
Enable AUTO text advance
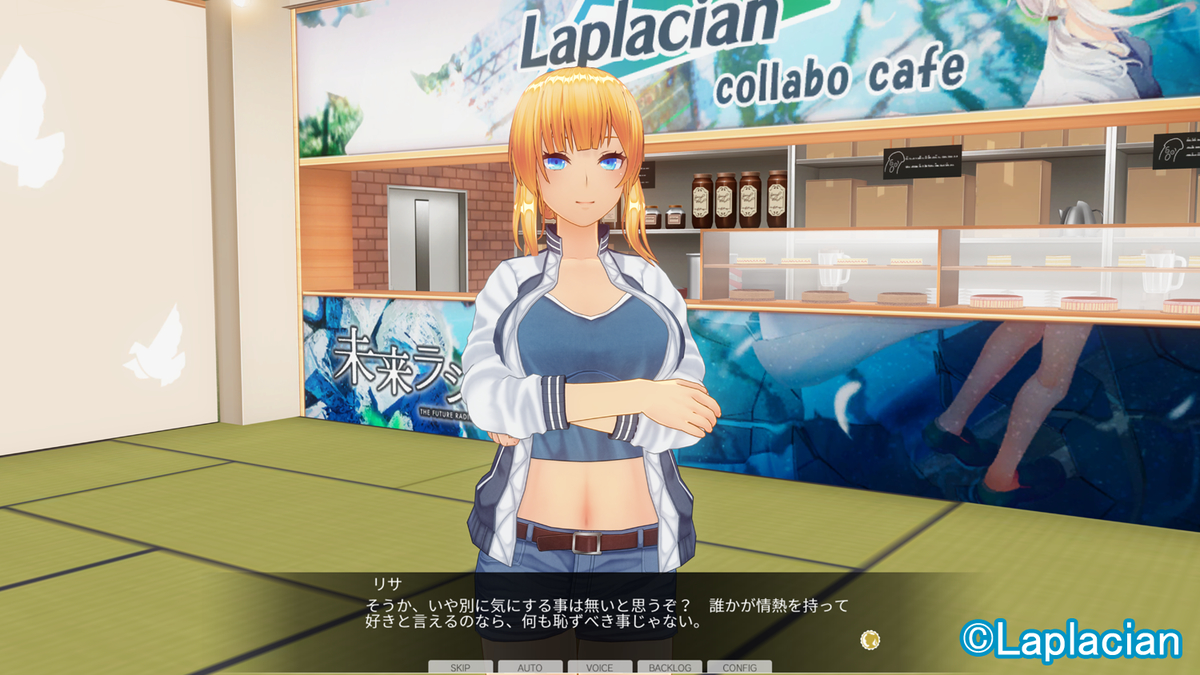pos(530,667)
